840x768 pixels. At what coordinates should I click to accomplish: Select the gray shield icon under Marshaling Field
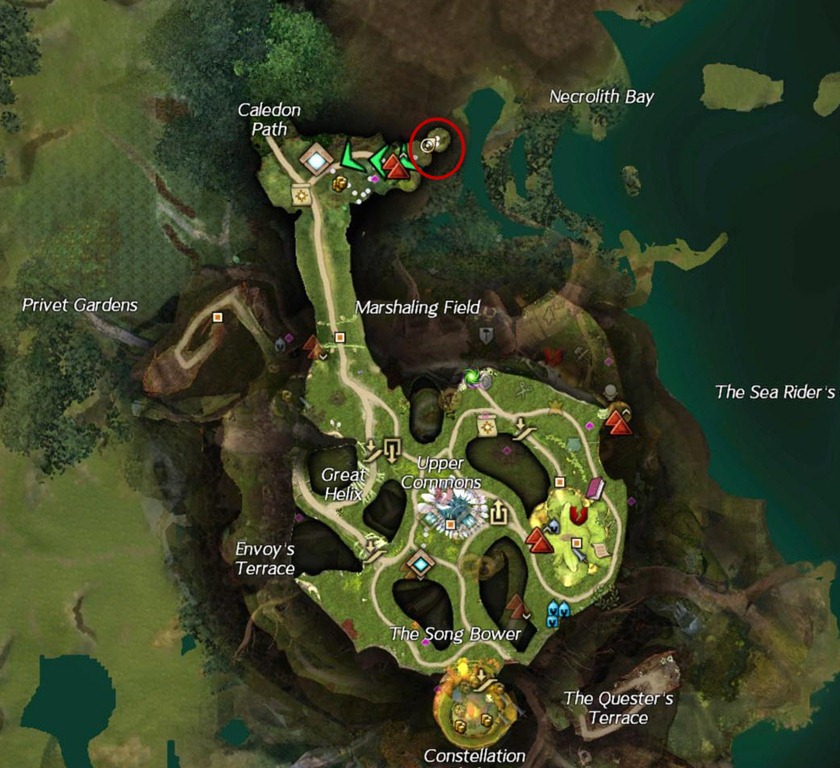486,336
